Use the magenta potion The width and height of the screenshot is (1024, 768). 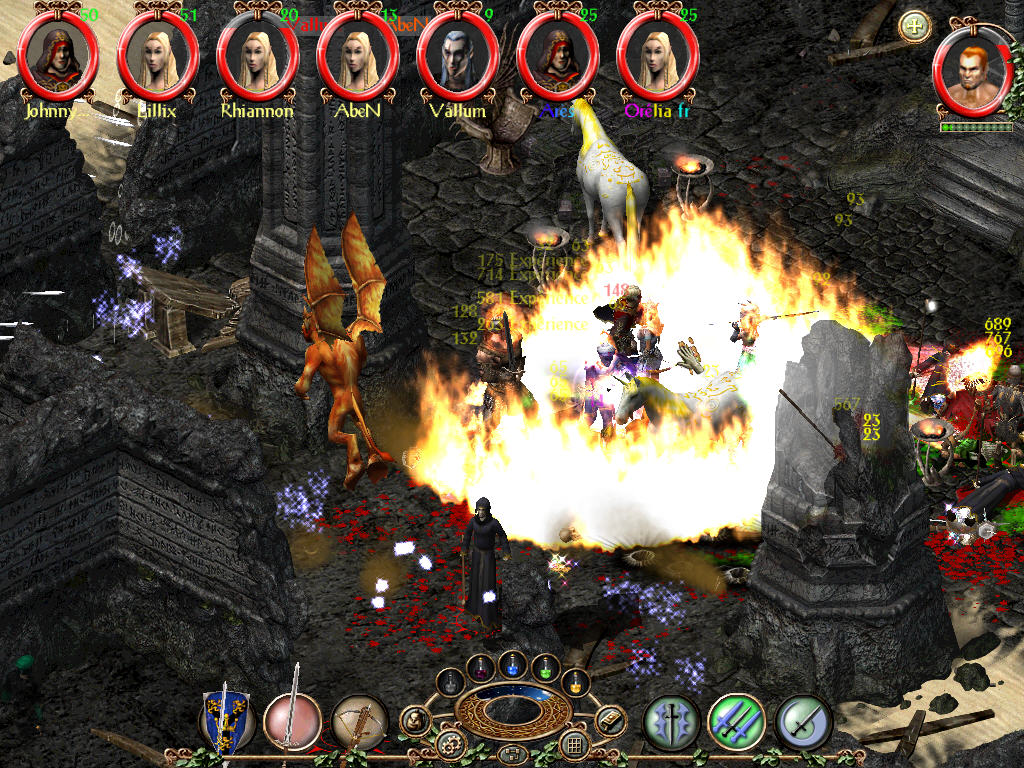(x=482, y=667)
